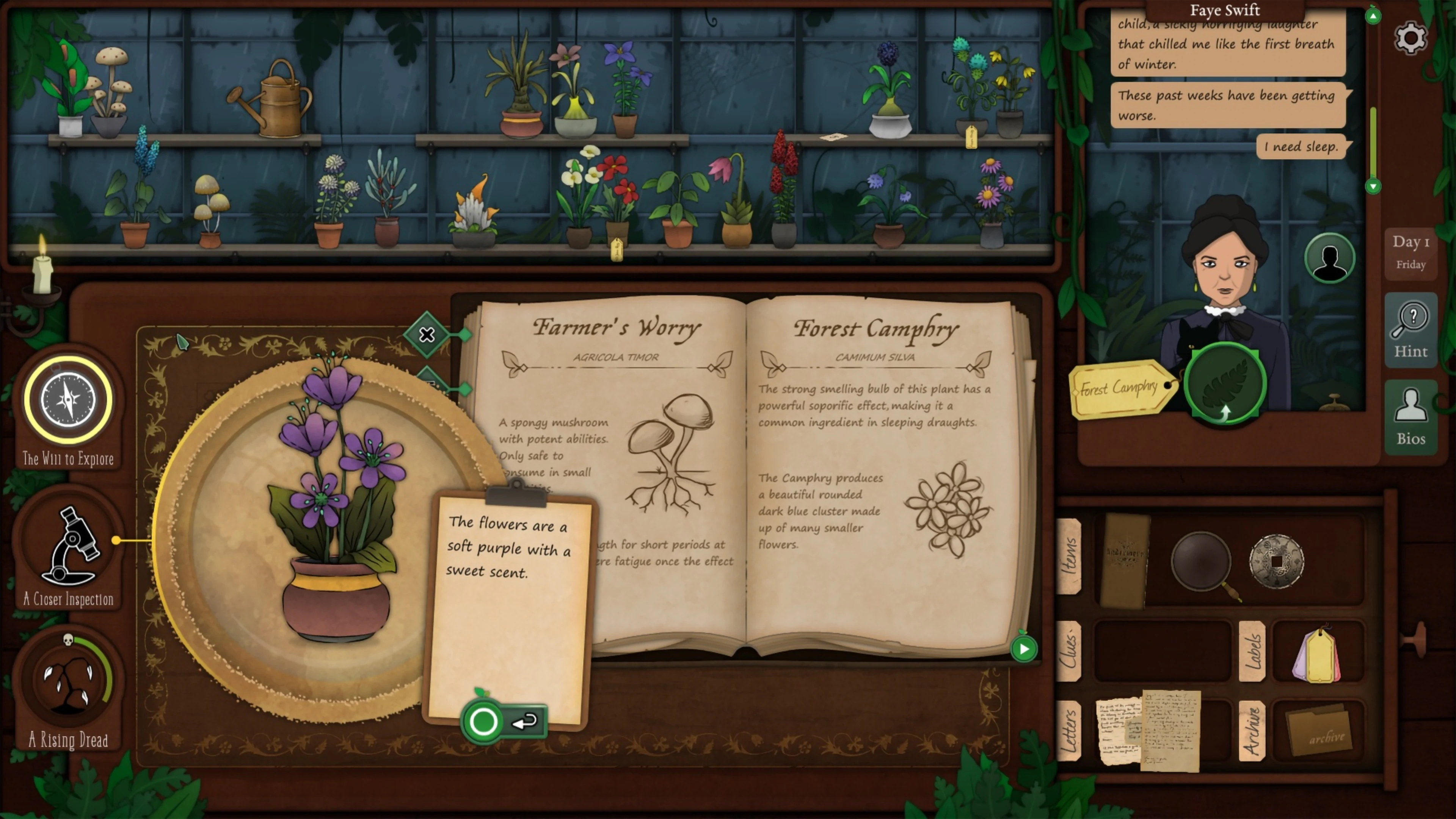The image size is (1456, 819).
Task: Open the Bios panel
Action: 1411,417
